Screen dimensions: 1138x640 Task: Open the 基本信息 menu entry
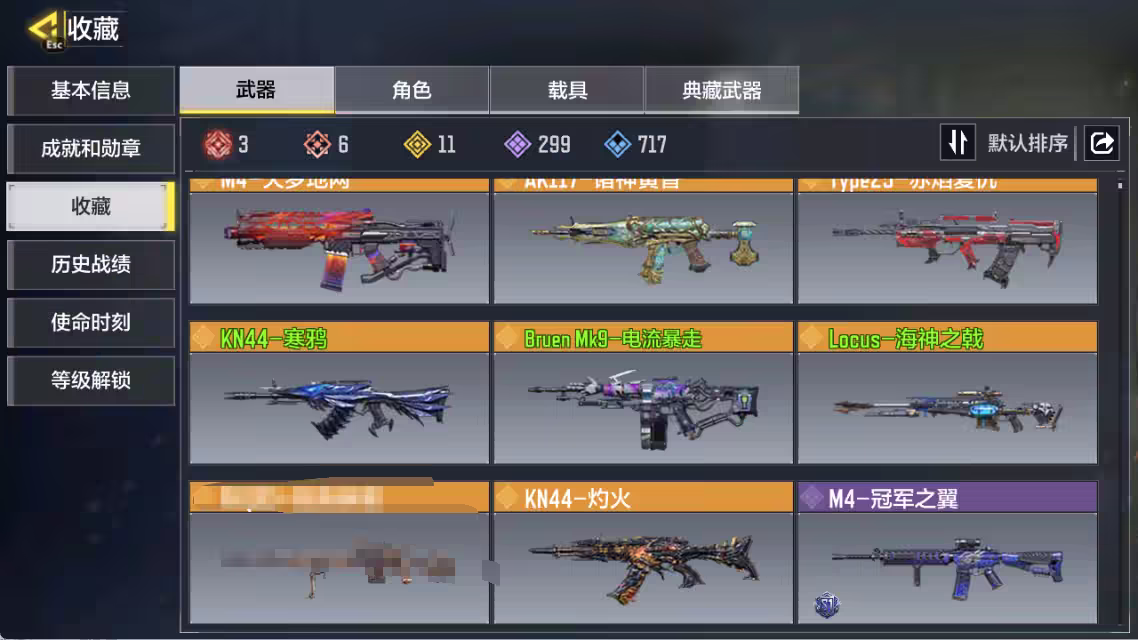(x=91, y=91)
